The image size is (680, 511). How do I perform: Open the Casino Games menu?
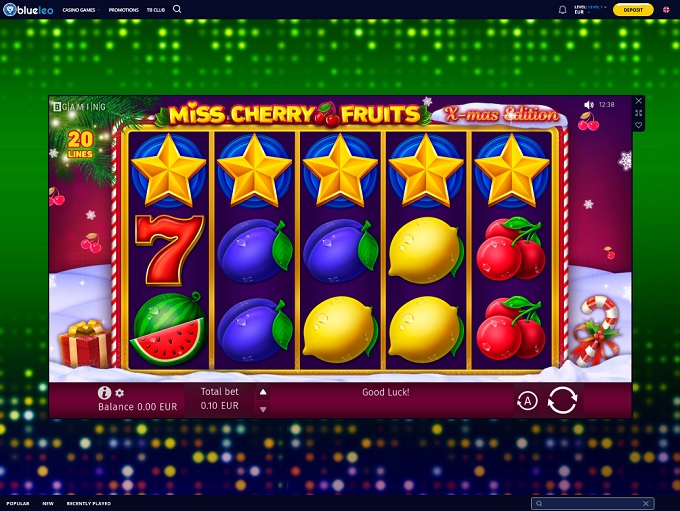pos(80,9)
